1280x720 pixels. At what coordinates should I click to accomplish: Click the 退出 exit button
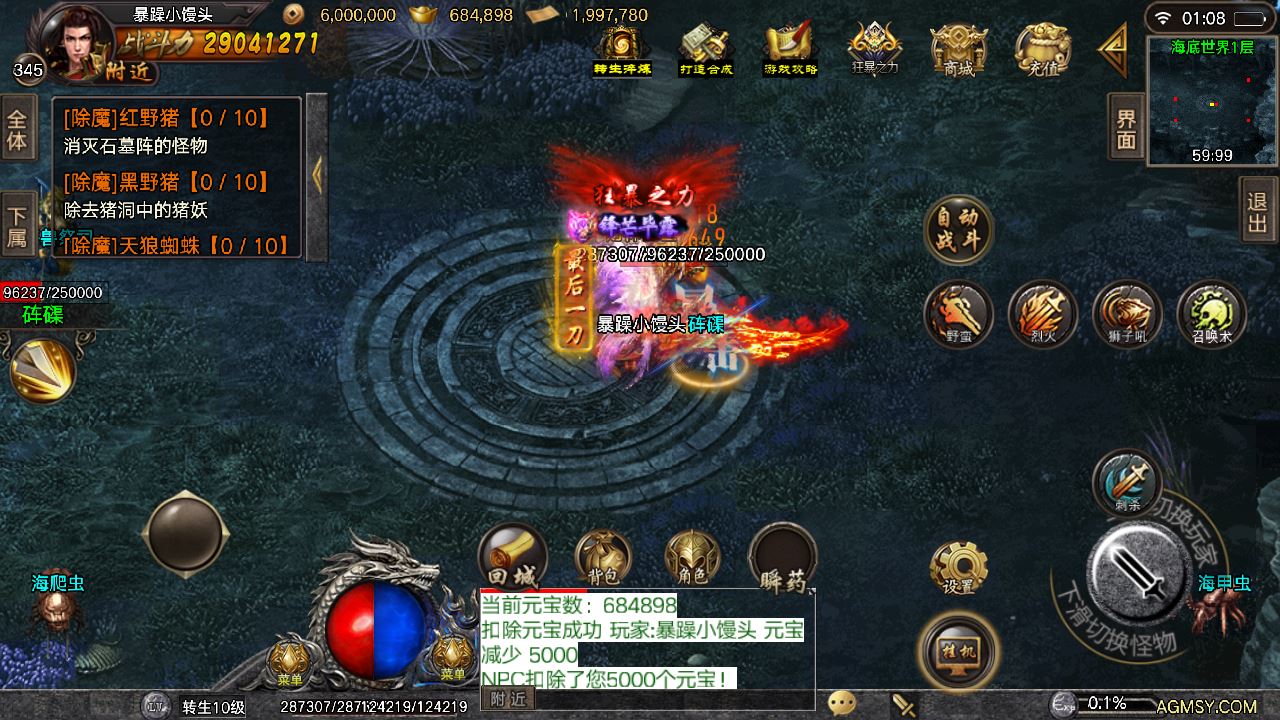1258,209
